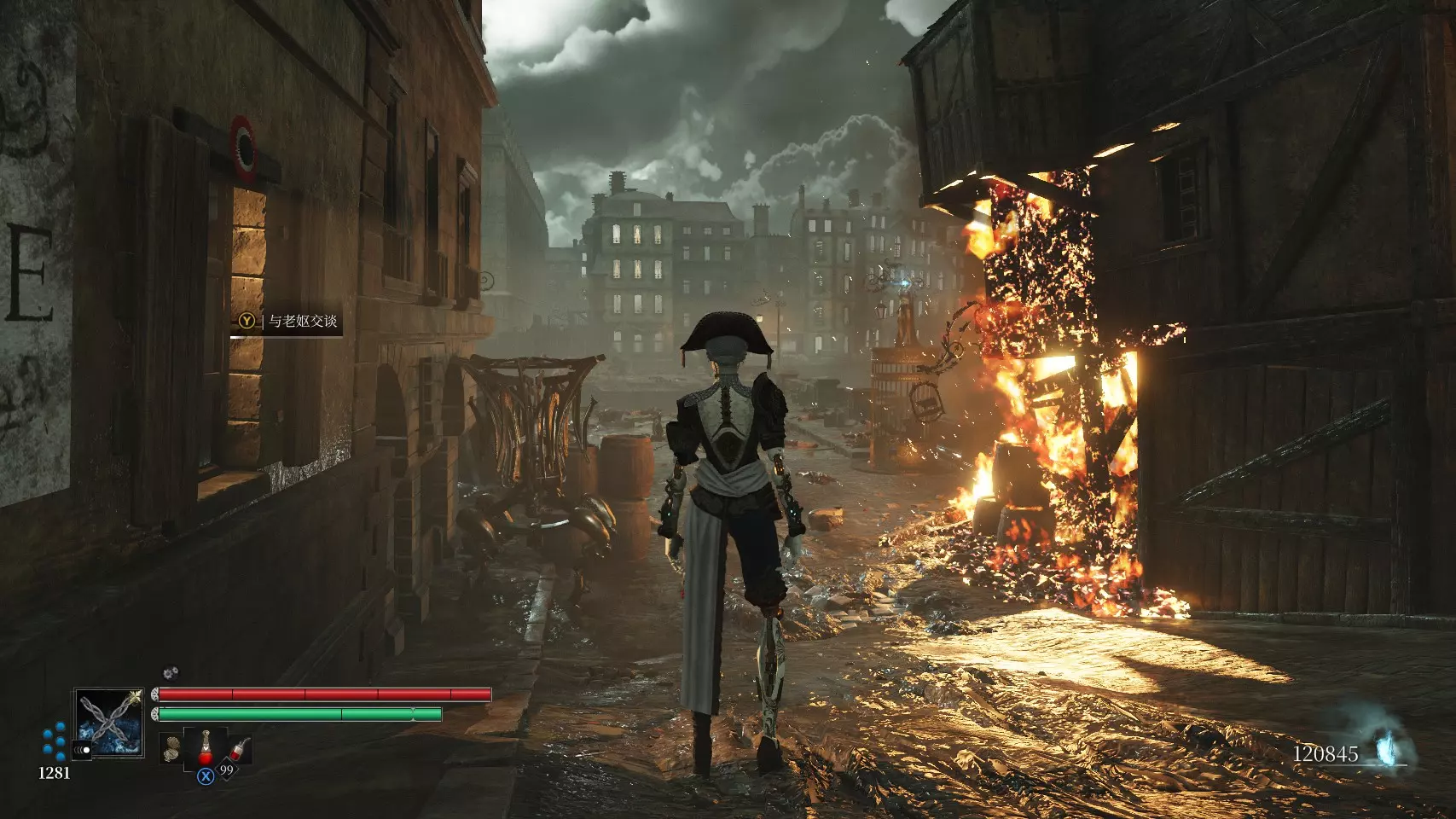This screenshot has width=1456, height=819.
Task: Click the weapon alternate-mode indicator
Action: tap(84, 750)
